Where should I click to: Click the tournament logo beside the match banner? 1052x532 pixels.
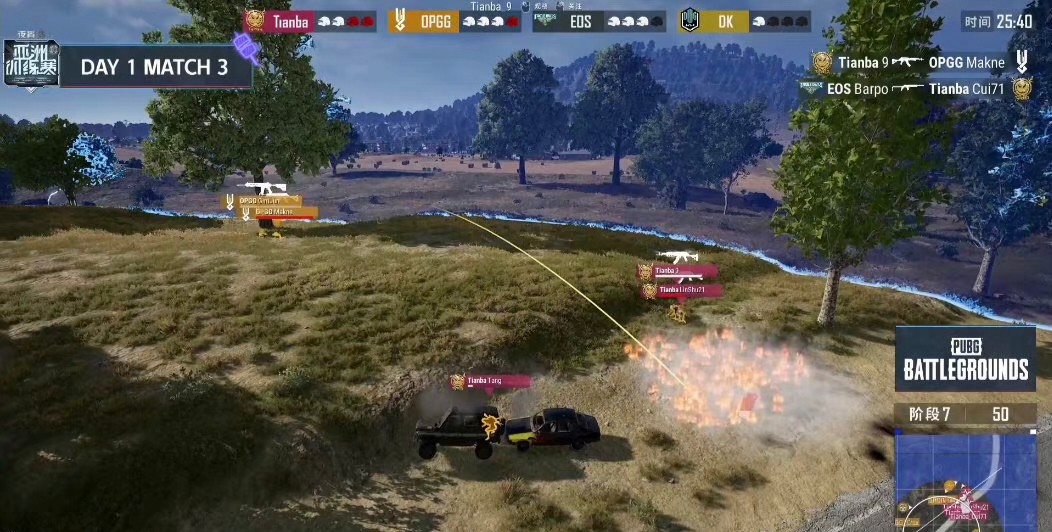[31, 65]
